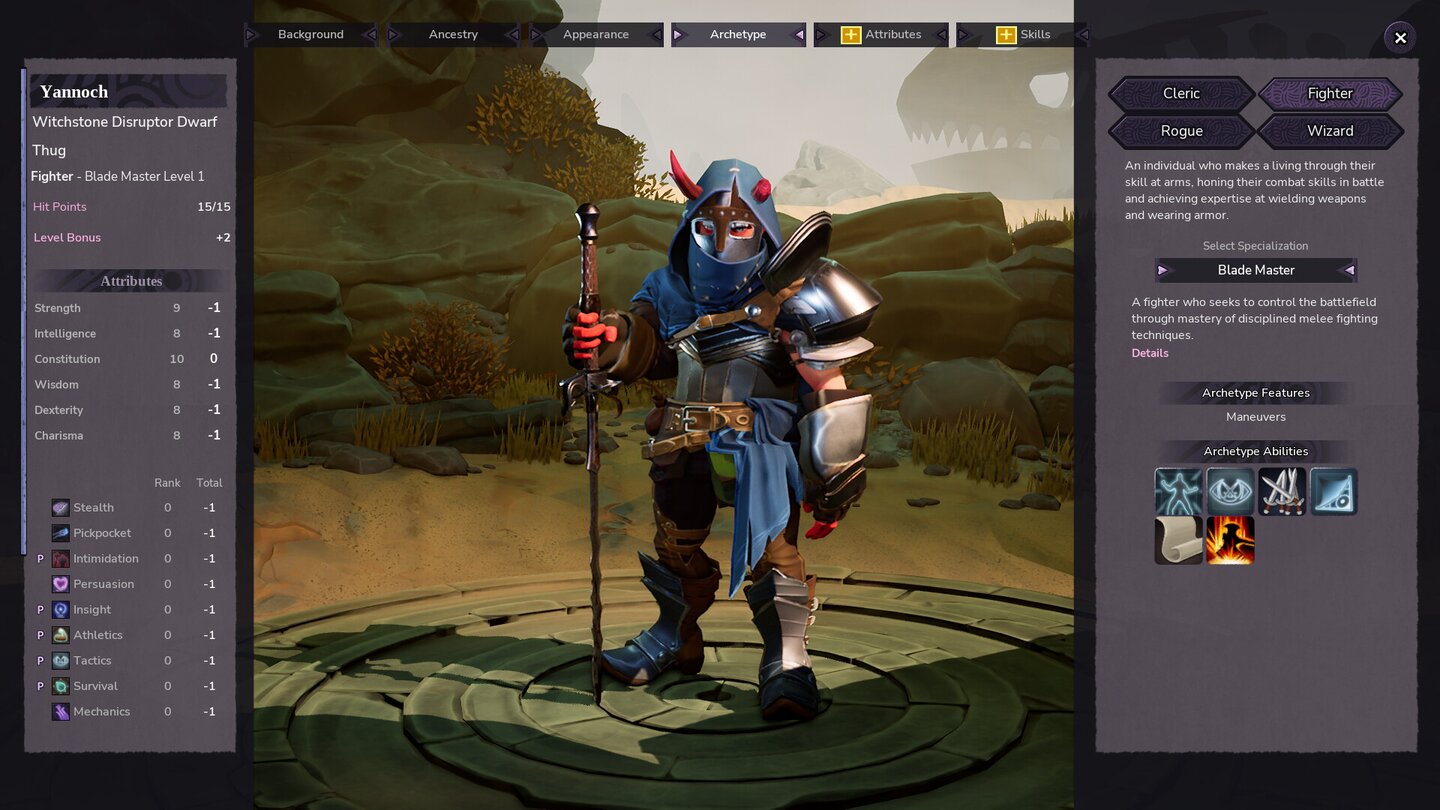Go to the Appearance tab
This screenshot has height=810, width=1440.
coord(595,35)
